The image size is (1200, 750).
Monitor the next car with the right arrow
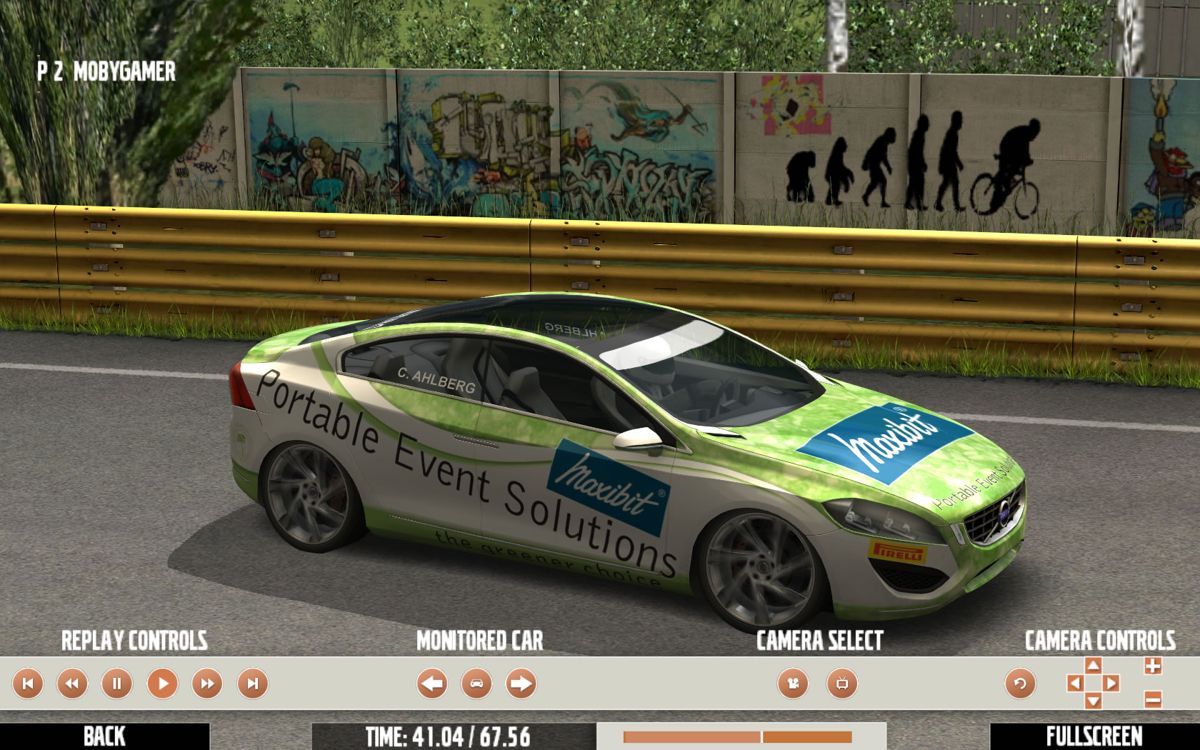pyautogui.click(x=521, y=684)
